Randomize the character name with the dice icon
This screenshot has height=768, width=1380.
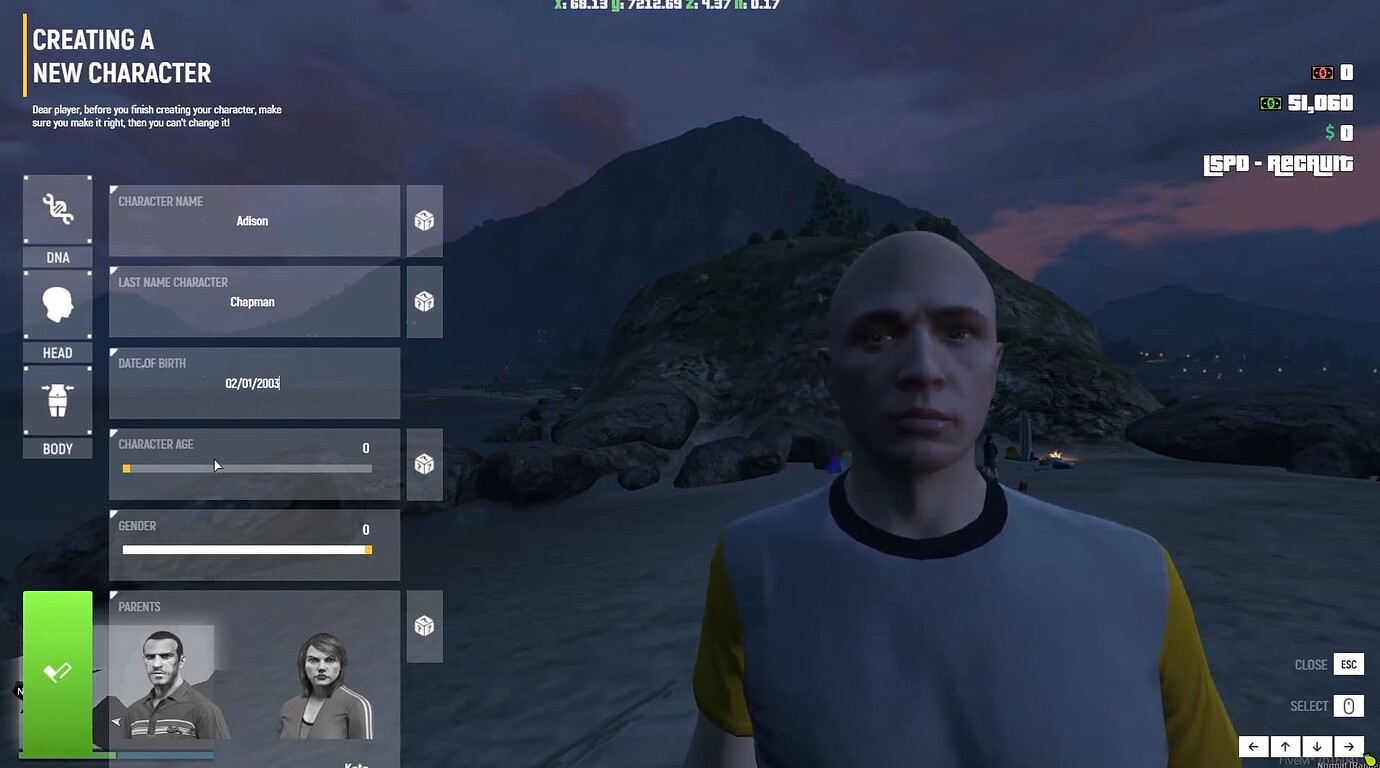(x=424, y=220)
